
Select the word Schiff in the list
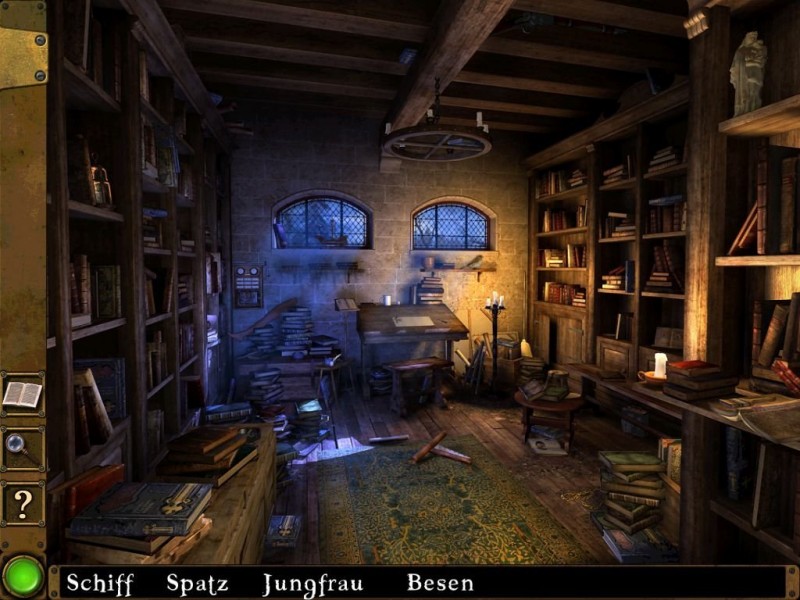(x=100, y=583)
